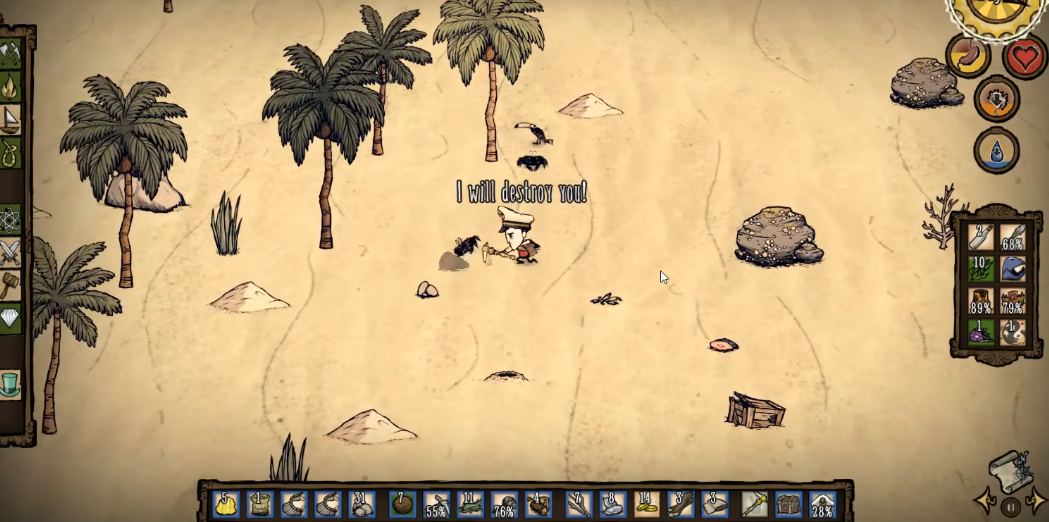
Task: Select the rocks stack of 31
Action: pos(361,503)
